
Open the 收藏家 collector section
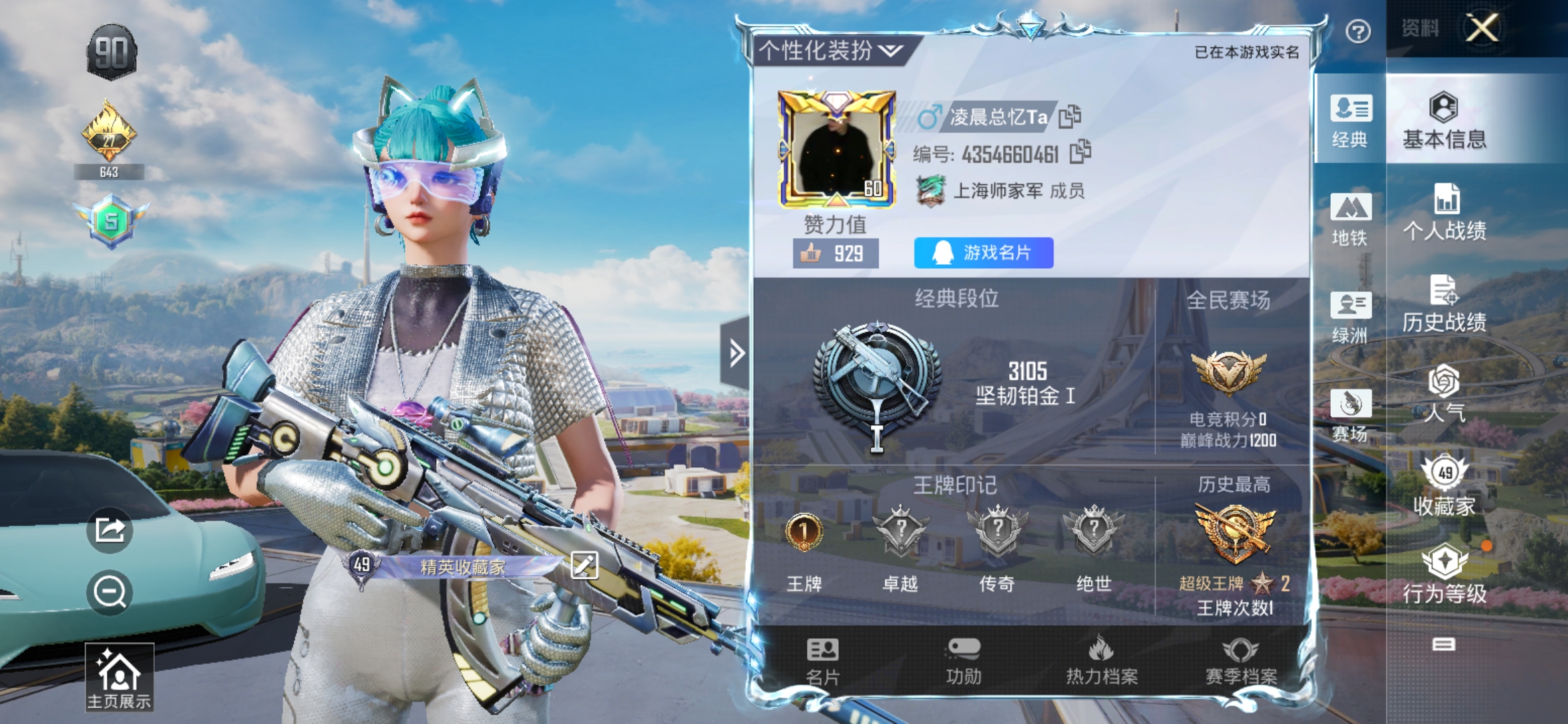(1444, 486)
